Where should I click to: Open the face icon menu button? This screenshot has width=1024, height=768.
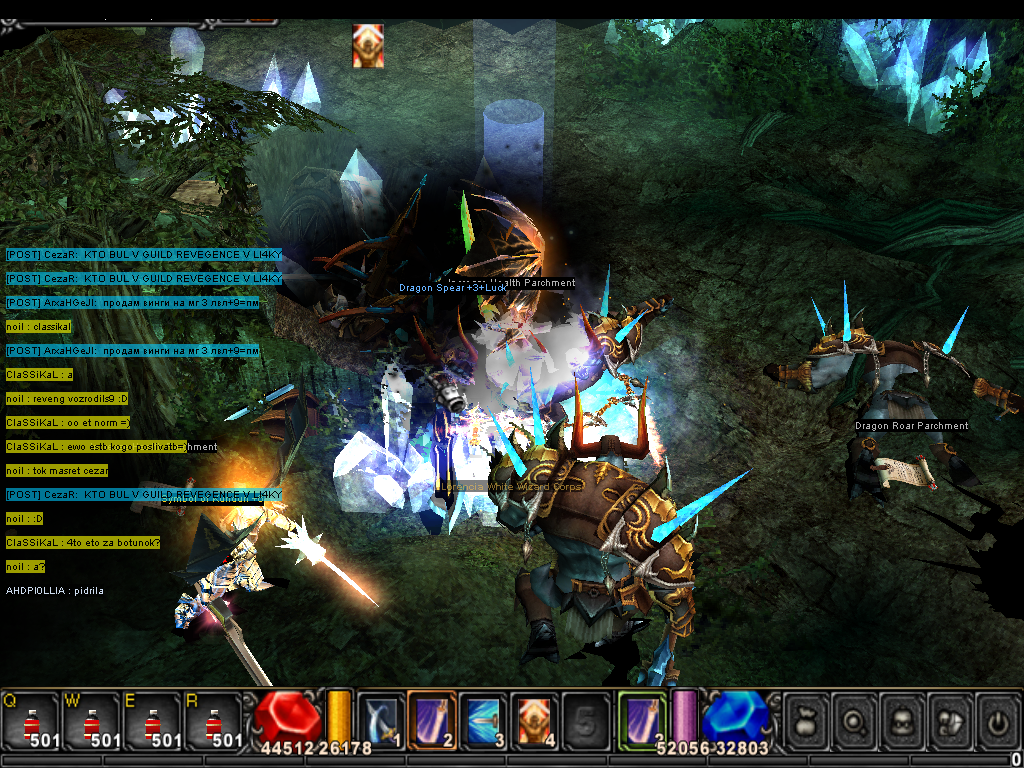tap(904, 721)
